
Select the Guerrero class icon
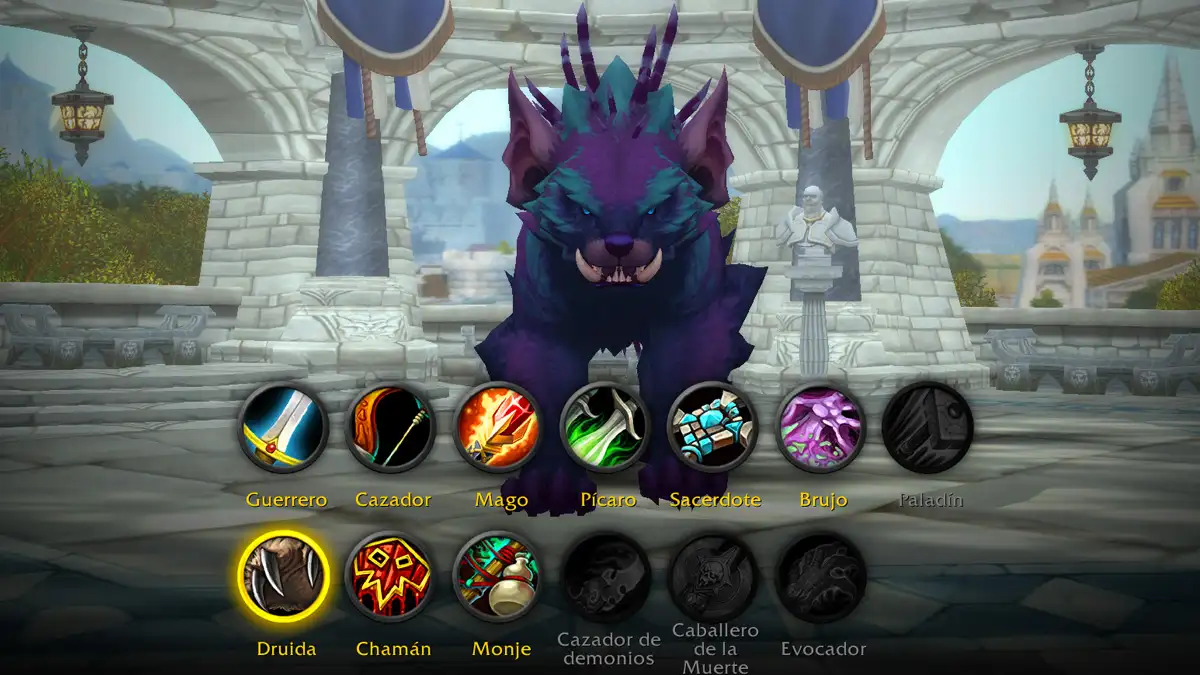click(284, 428)
